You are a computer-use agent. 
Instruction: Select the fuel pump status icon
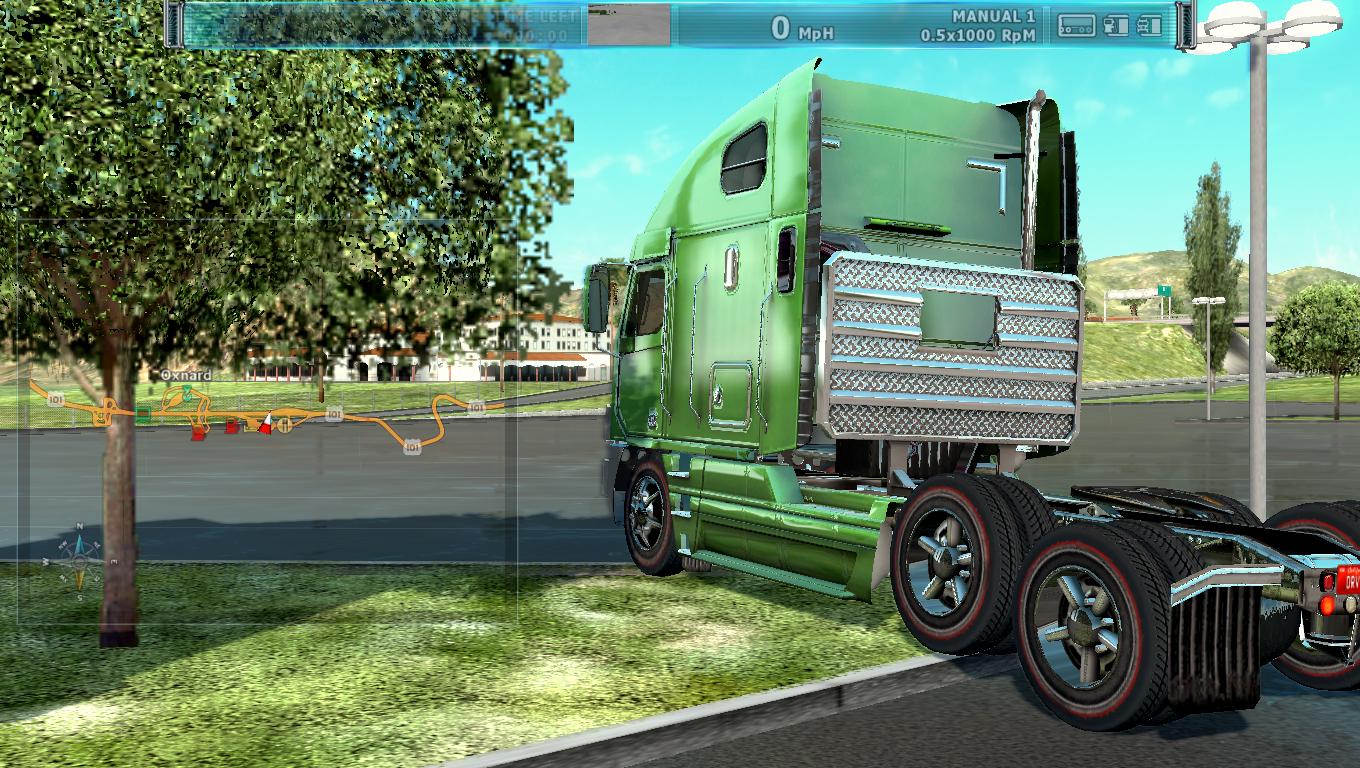[1116, 26]
